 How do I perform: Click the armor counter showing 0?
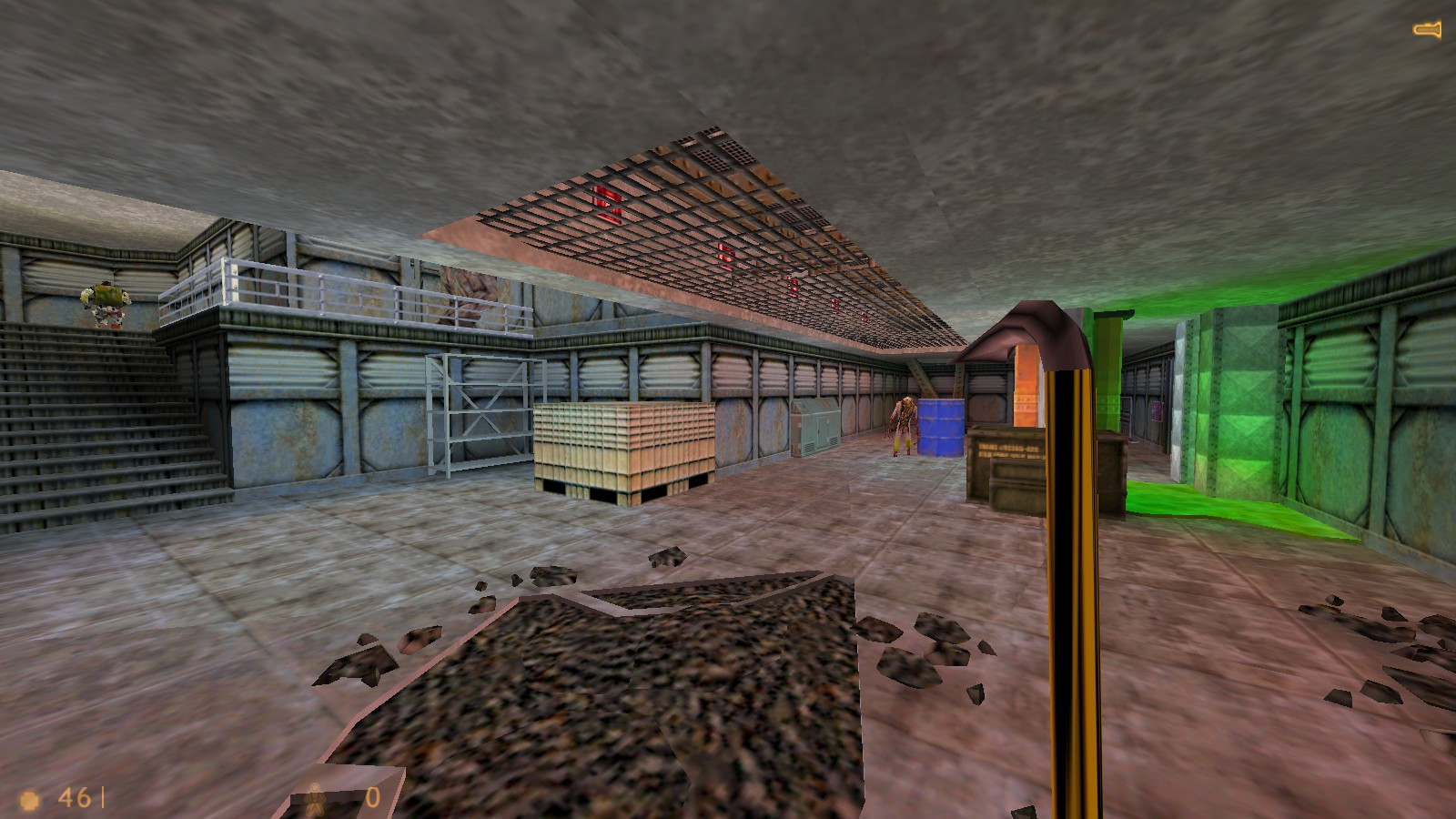(371, 799)
